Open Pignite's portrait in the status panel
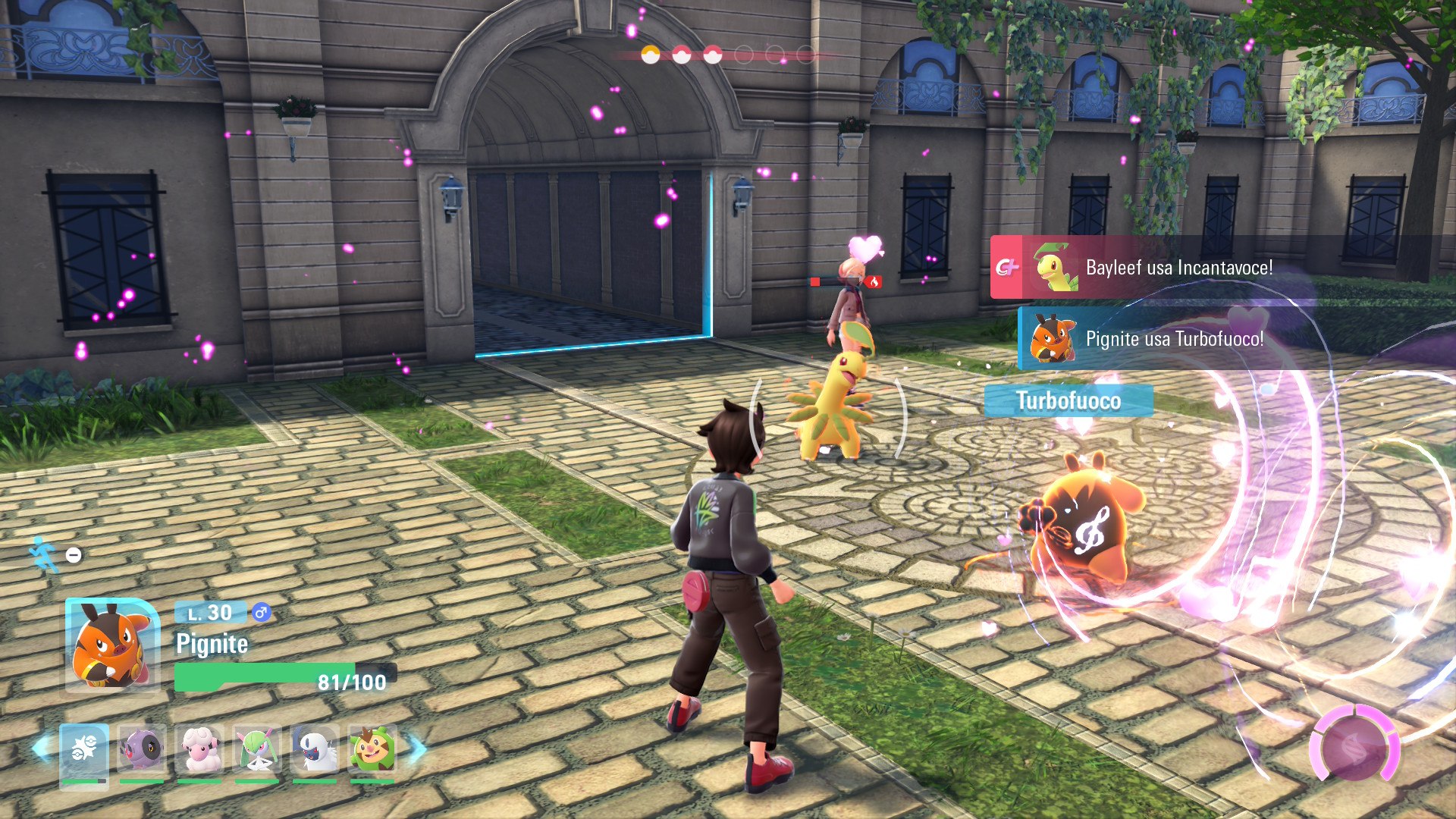The width and height of the screenshot is (1456, 819). click(111, 645)
